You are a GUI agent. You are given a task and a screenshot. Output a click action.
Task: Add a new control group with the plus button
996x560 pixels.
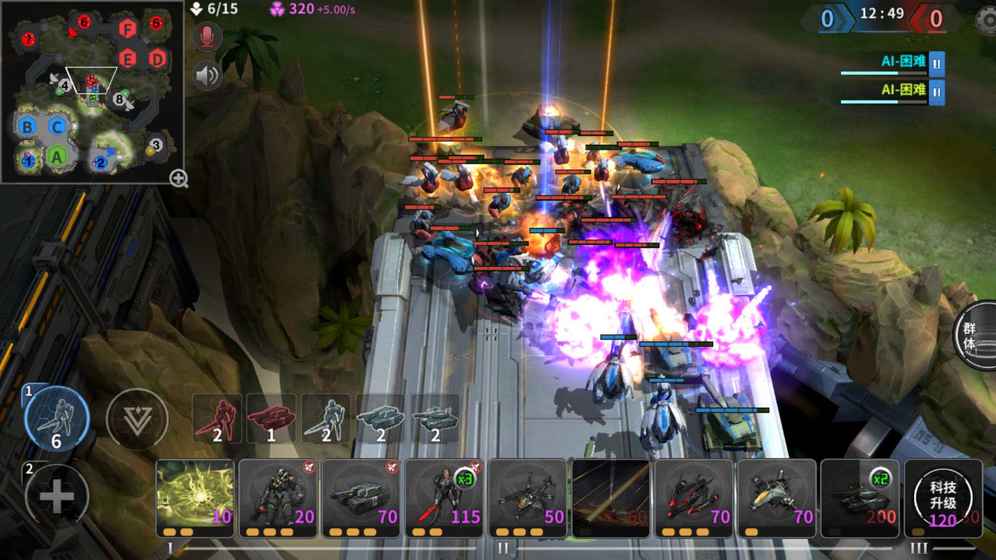[56, 496]
